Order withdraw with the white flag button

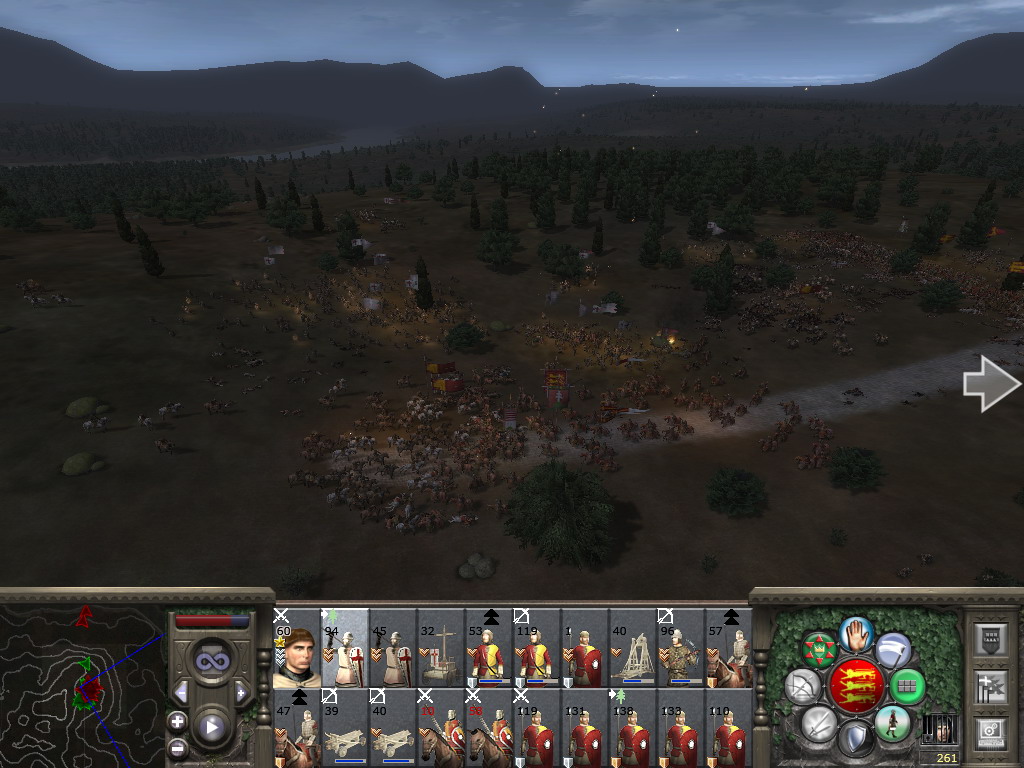point(893,649)
